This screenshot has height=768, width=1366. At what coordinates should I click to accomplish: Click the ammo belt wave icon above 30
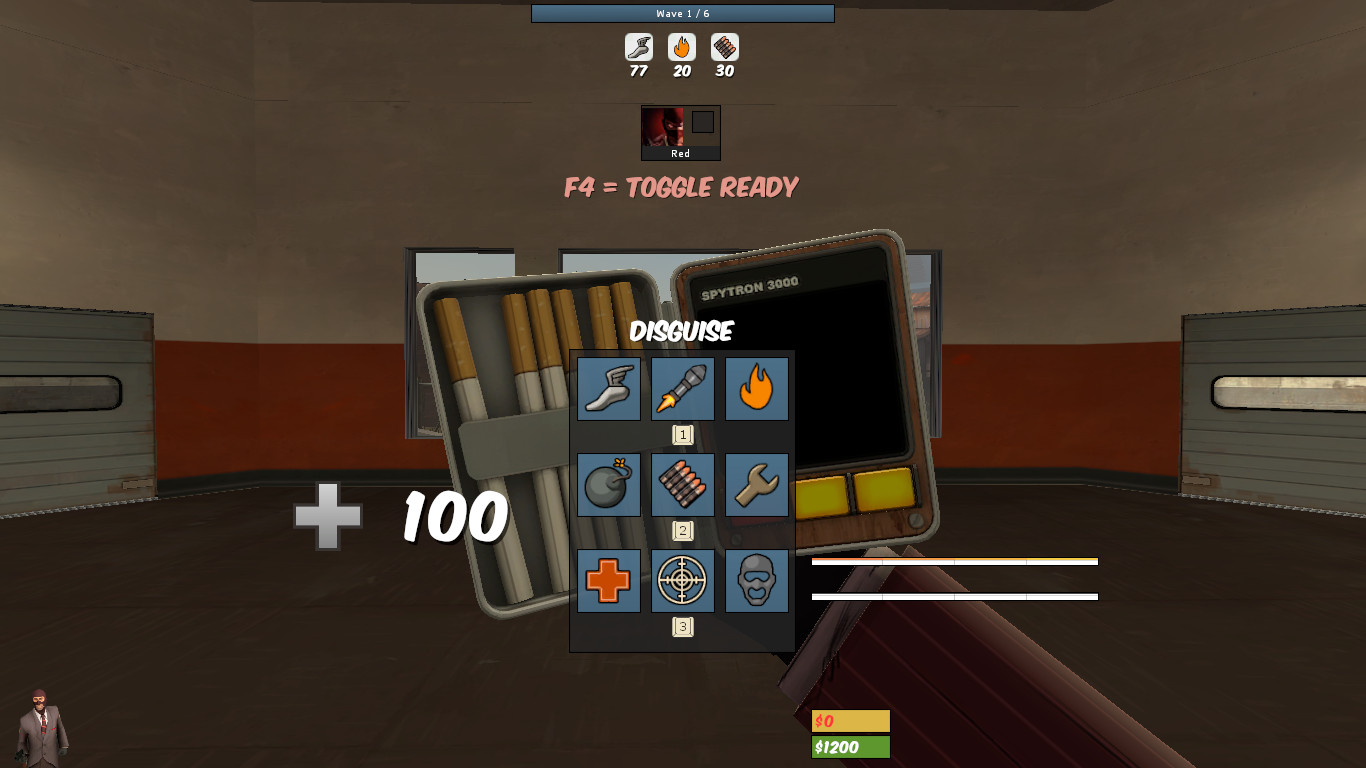click(724, 46)
